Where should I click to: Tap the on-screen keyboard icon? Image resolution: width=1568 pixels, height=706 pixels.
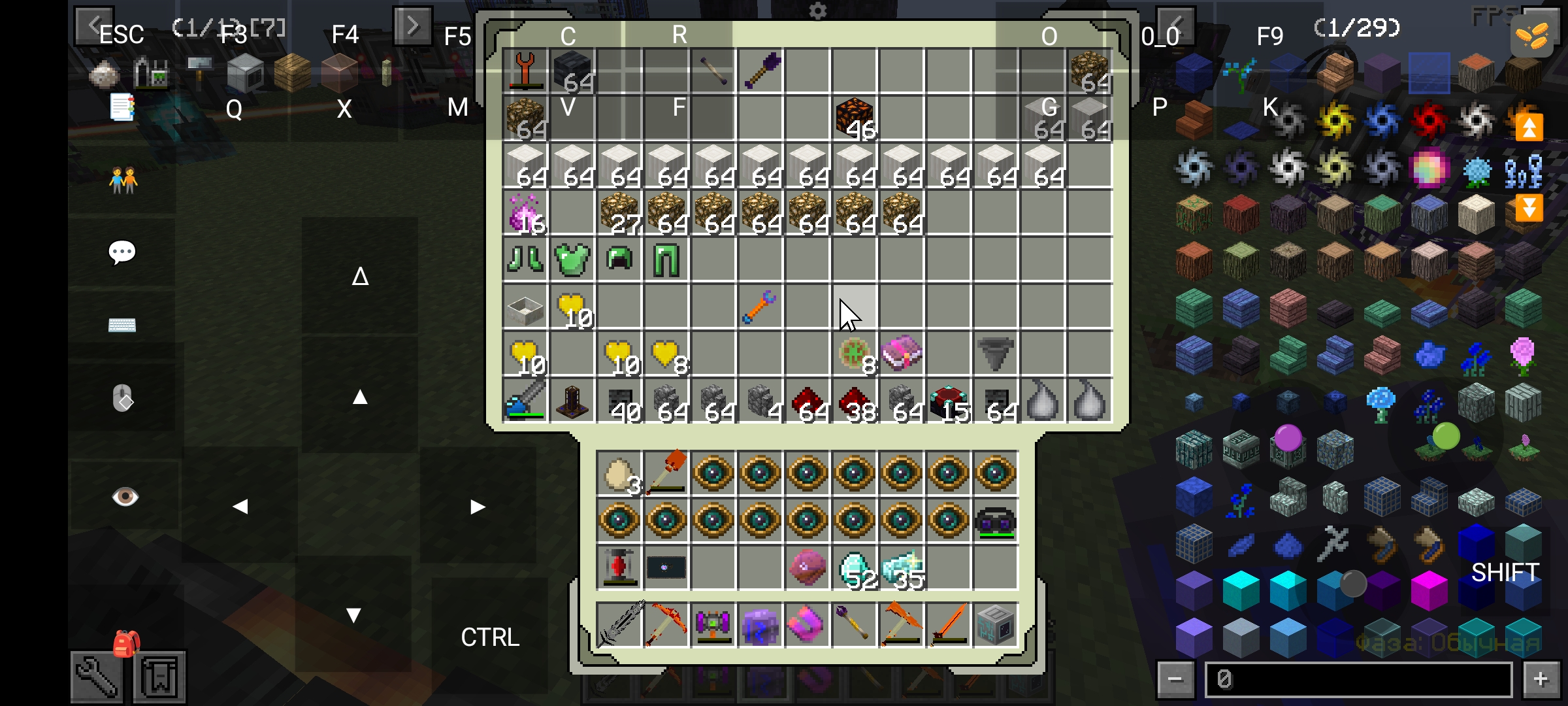pyautogui.click(x=122, y=325)
